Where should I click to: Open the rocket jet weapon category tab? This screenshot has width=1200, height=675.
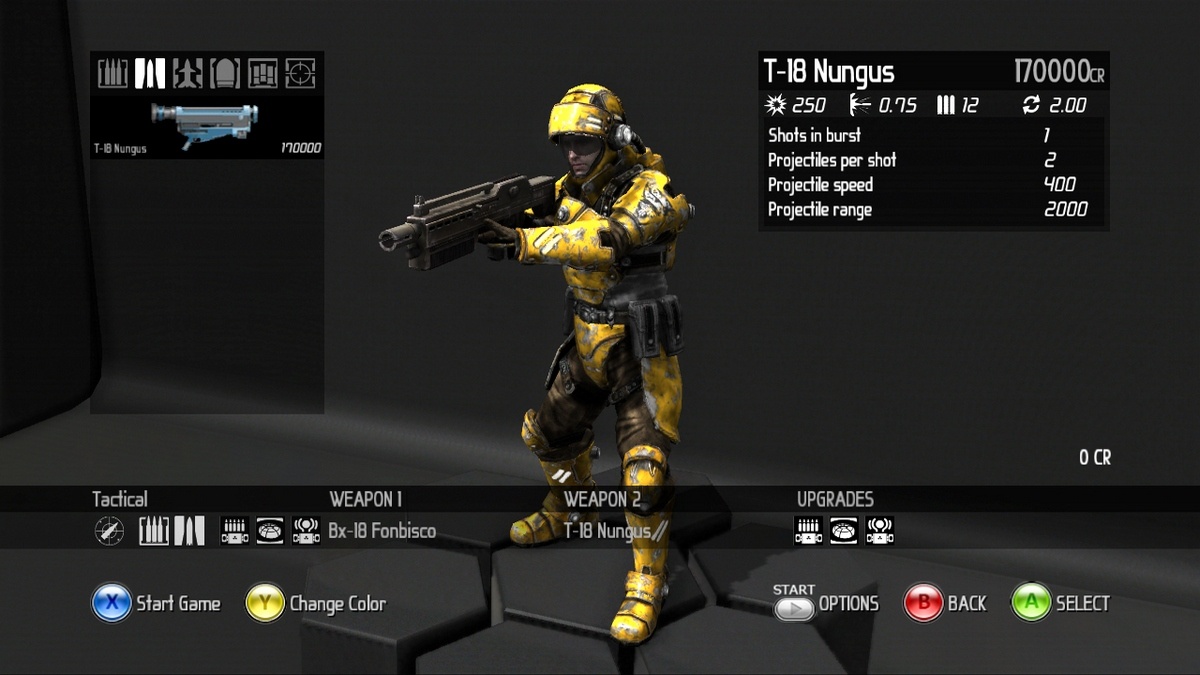(x=187, y=73)
